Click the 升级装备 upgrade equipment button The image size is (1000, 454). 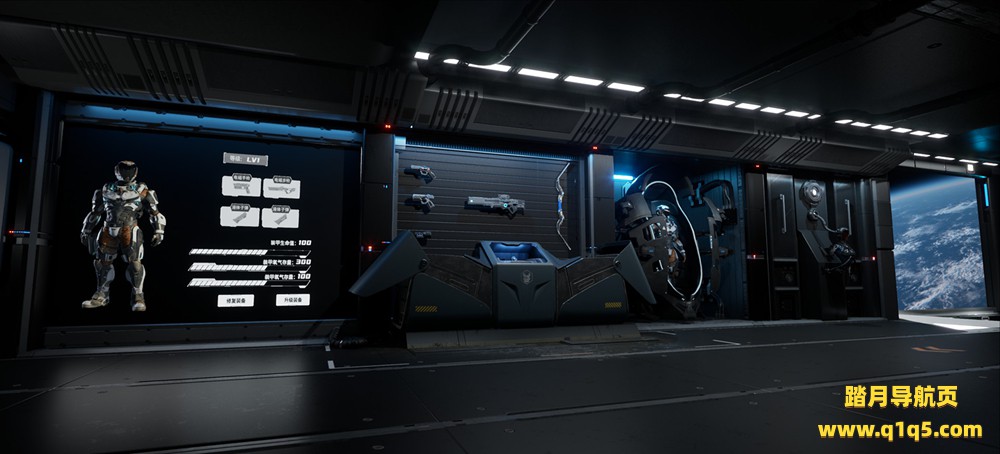coord(293,299)
